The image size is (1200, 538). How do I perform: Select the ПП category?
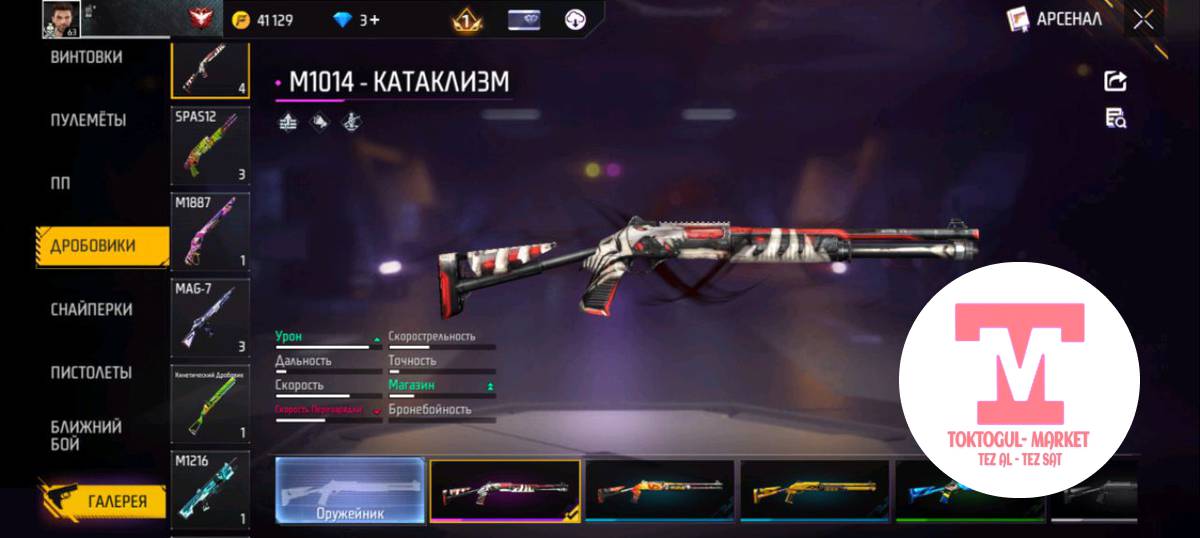(x=61, y=184)
